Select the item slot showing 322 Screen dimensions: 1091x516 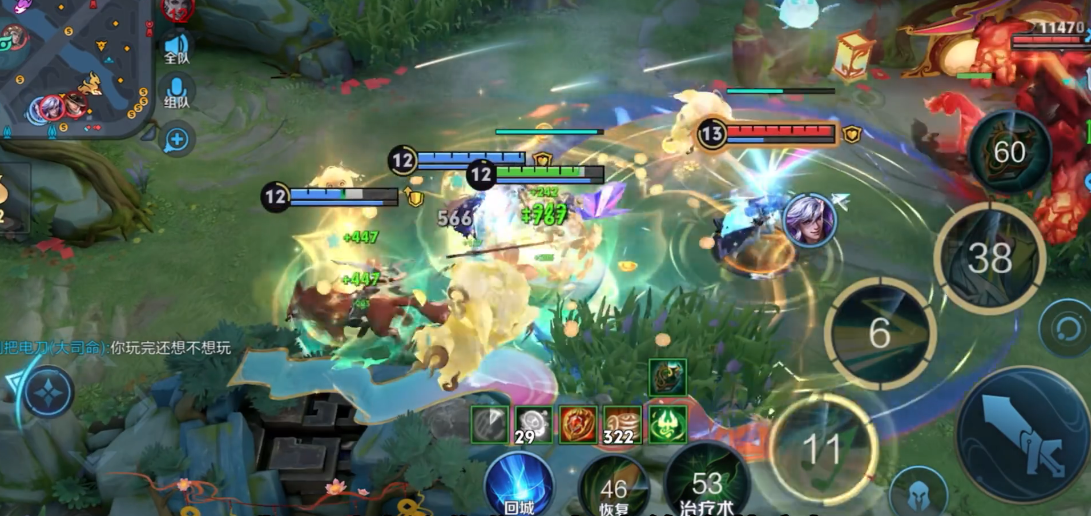[x=623, y=425]
